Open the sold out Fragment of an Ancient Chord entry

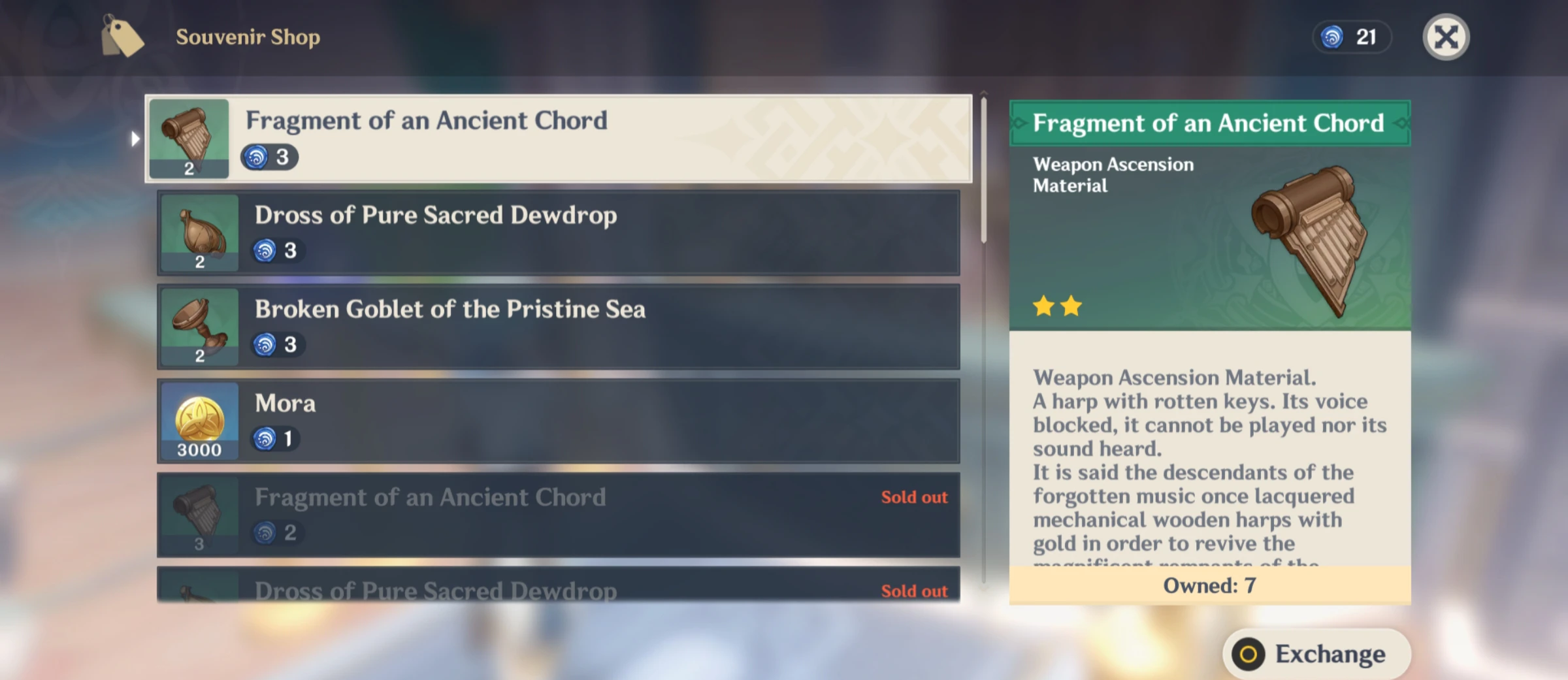[559, 515]
